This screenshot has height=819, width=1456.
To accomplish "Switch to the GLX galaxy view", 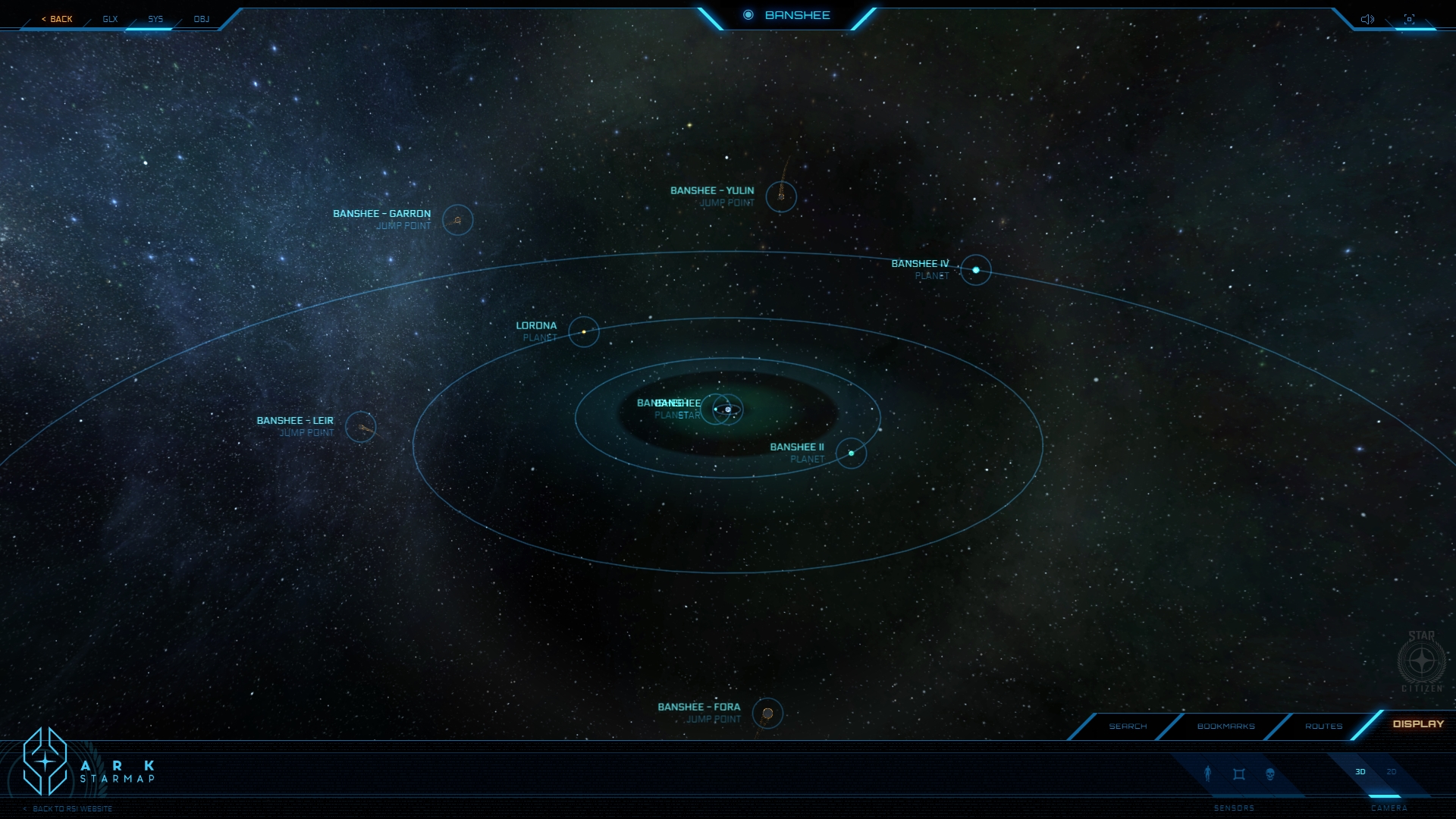I will (x=111, y=19).
